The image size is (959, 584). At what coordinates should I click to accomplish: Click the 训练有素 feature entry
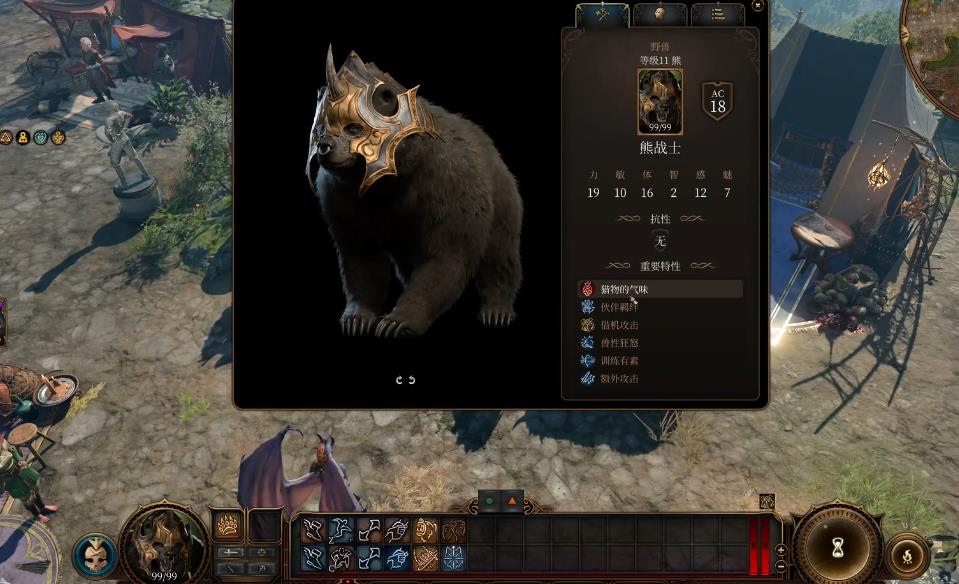(619, 361)
